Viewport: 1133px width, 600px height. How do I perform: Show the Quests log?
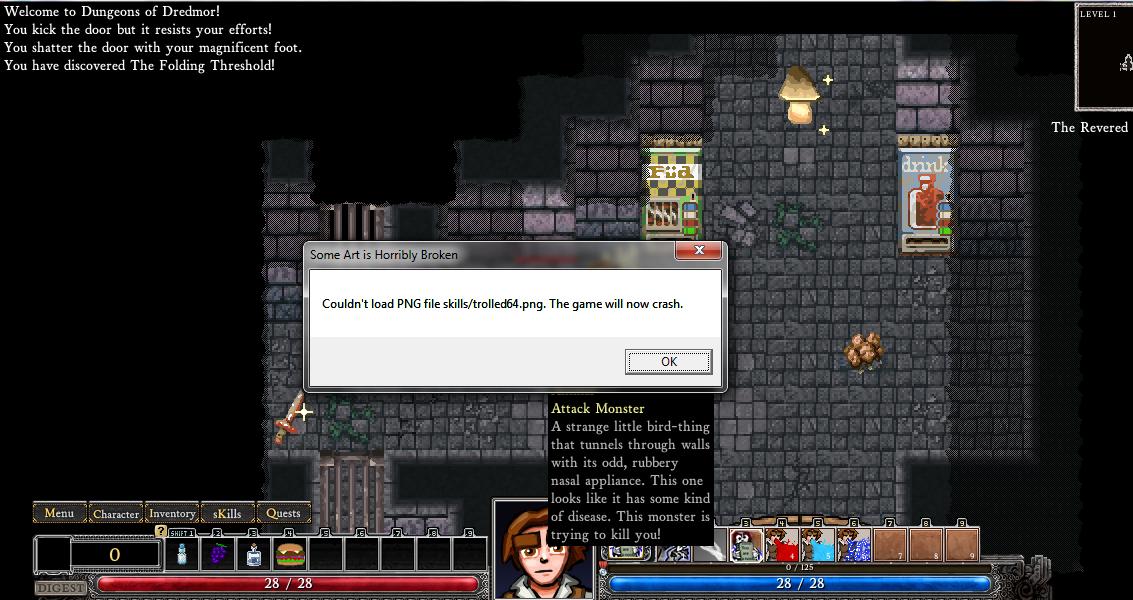(x=283, y=514)
